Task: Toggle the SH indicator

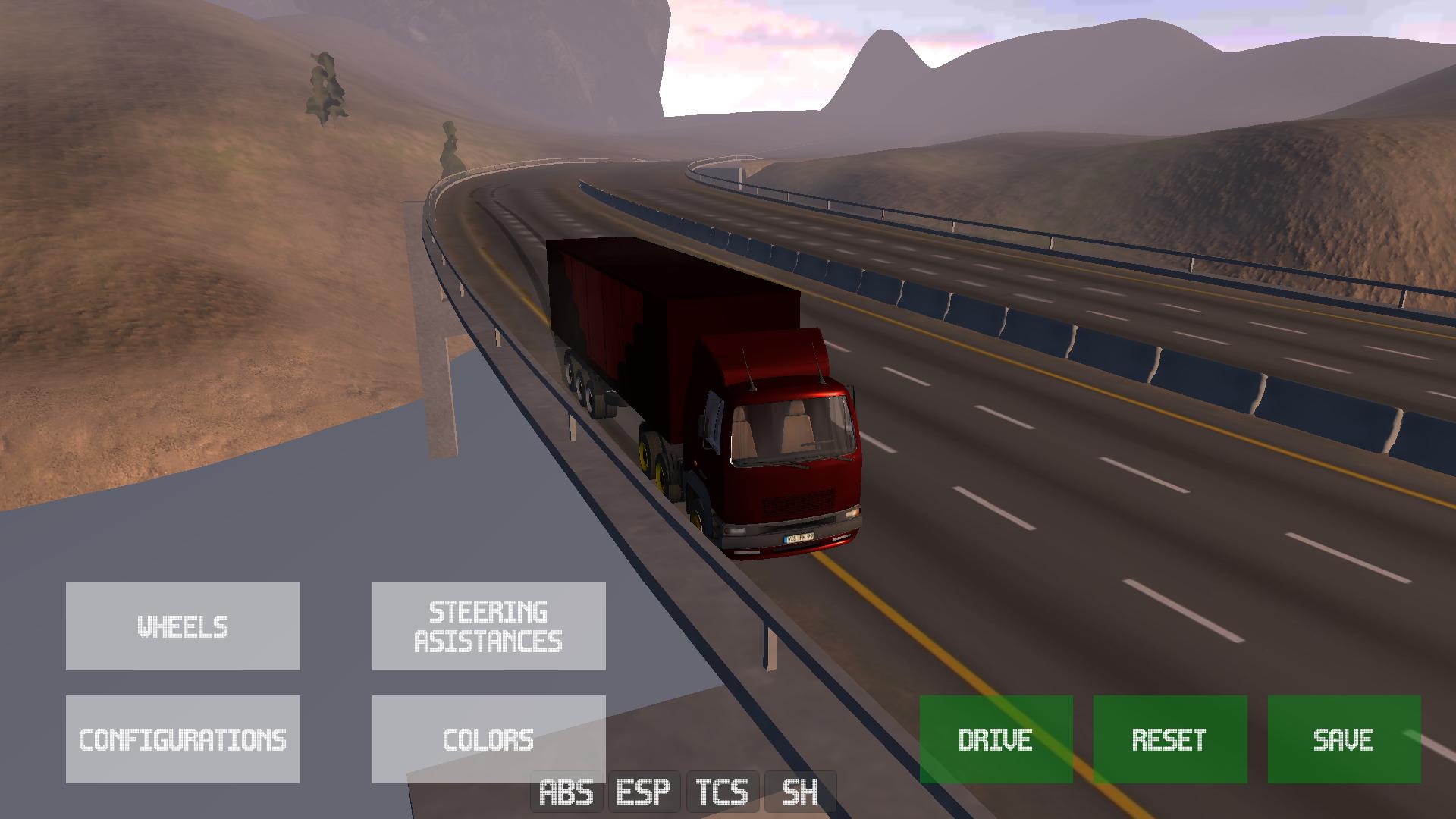Action: (x=800, y=792)
